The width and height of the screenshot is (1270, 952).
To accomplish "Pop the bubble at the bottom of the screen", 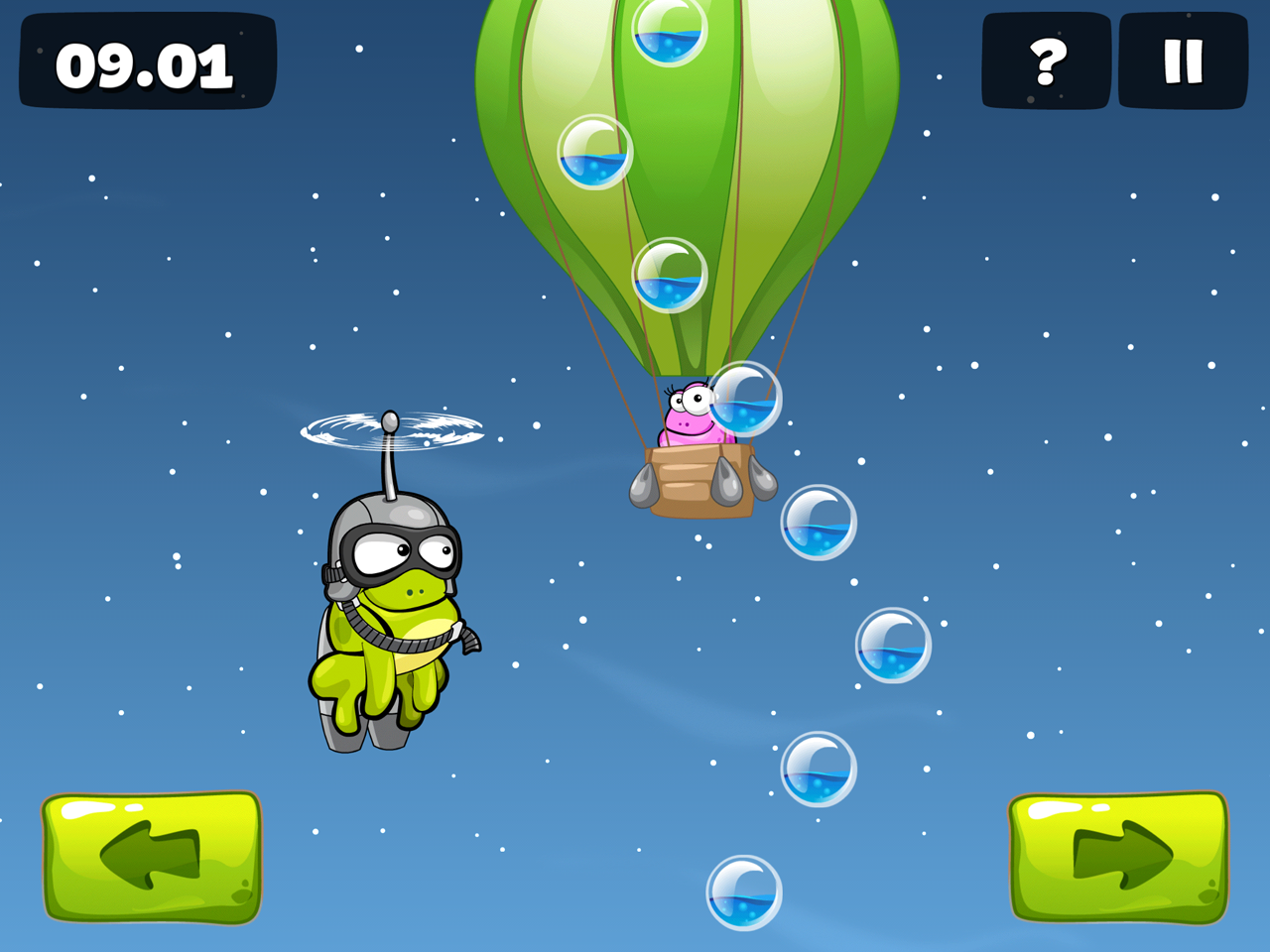I will tap(742, 891).
